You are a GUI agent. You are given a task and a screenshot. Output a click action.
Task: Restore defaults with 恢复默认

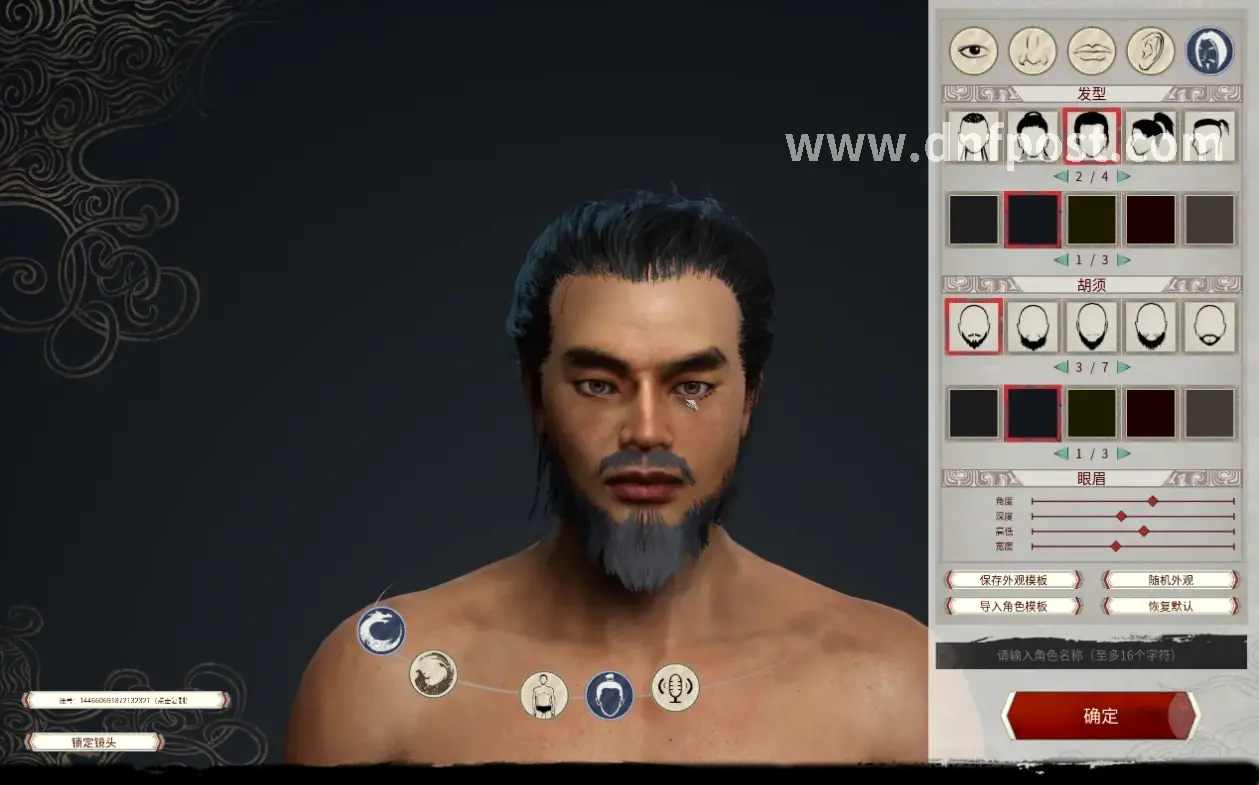[x=1170, y=606]
